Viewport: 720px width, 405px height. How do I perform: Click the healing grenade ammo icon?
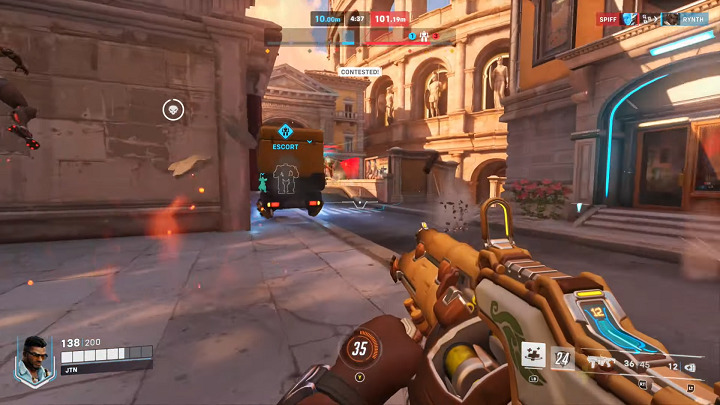(x=689, y=368)
